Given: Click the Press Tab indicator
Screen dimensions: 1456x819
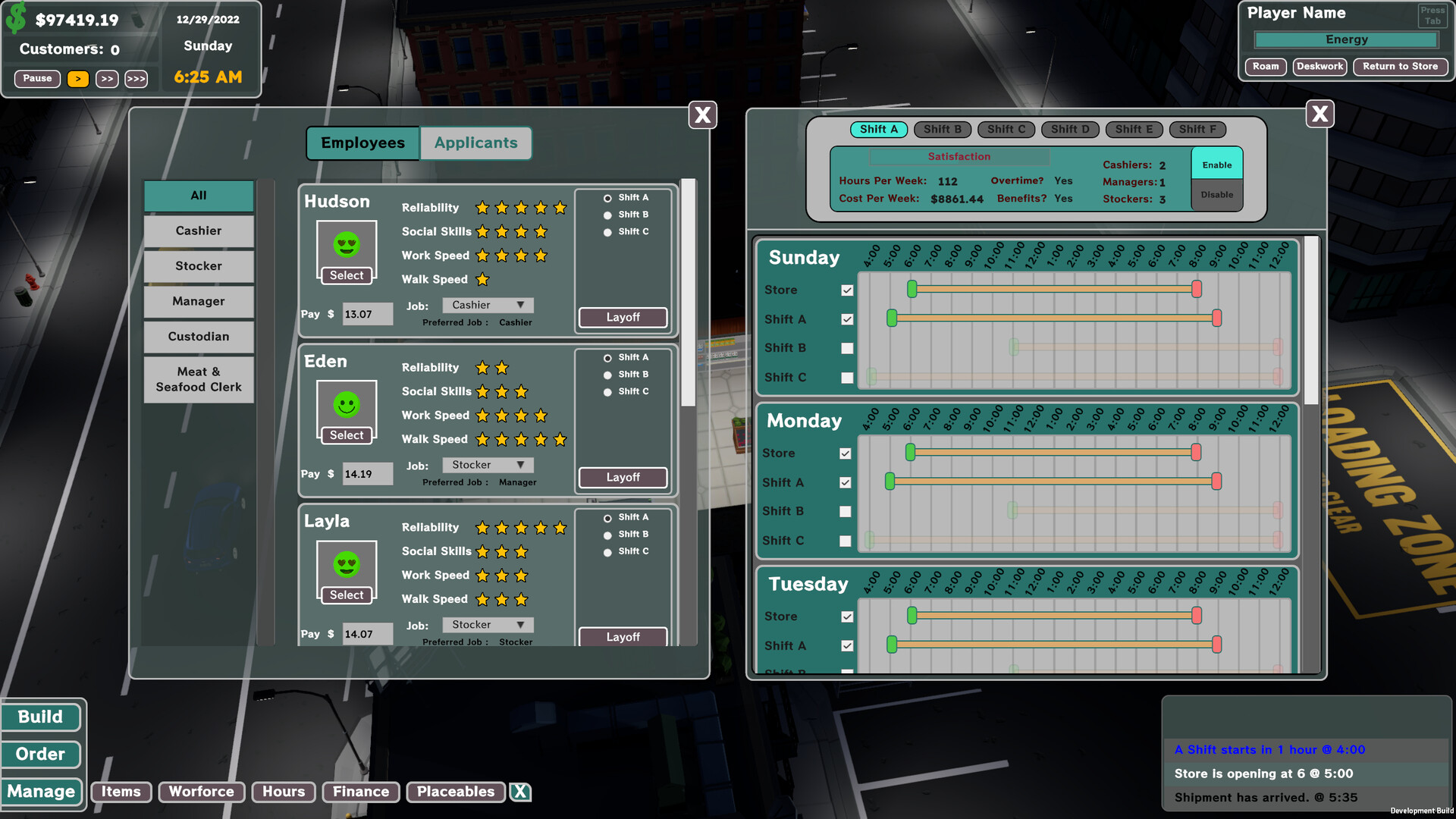Looking at the screenshot, I should [1432, 14].
